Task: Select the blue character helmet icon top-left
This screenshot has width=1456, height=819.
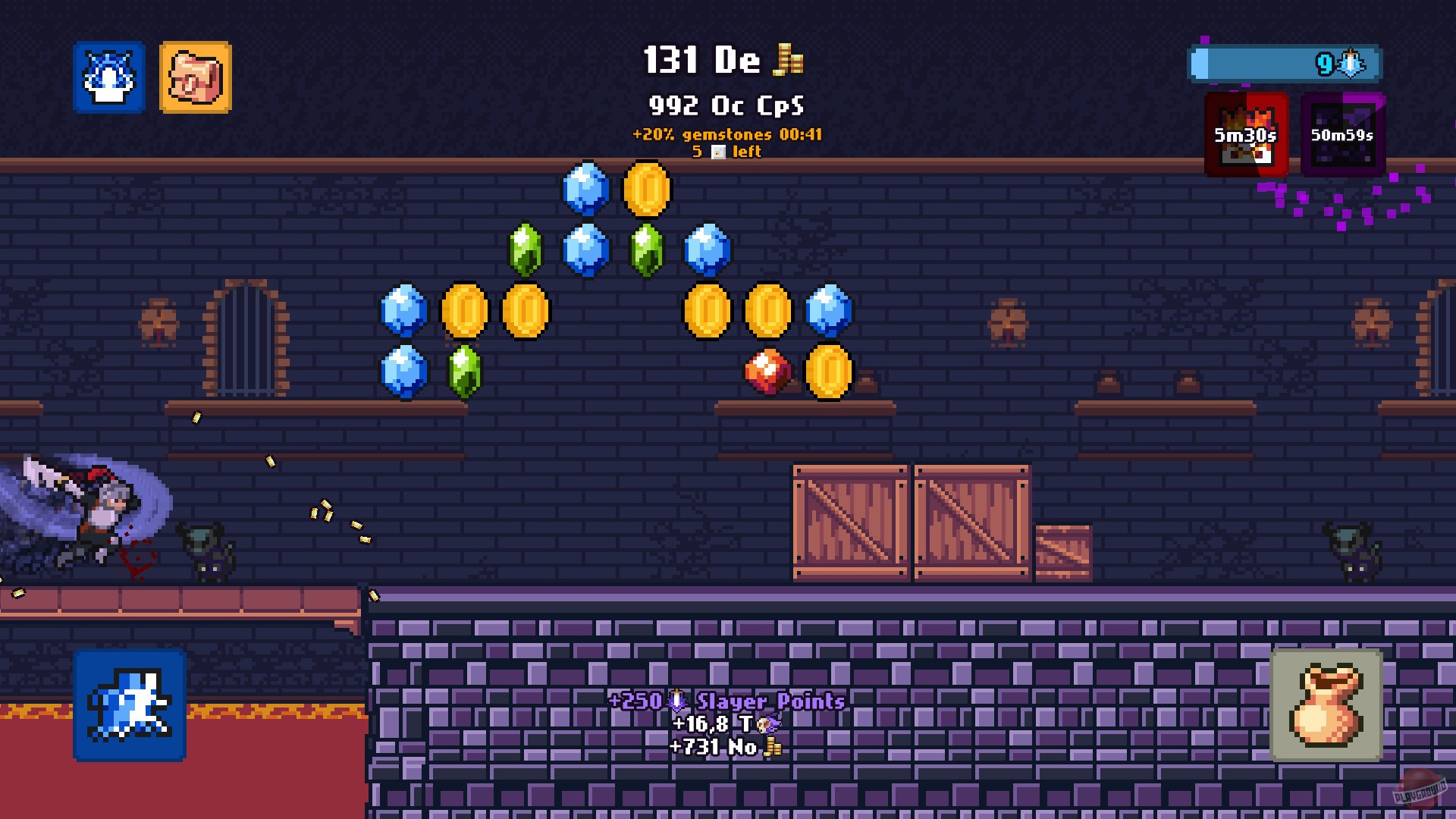Action: [x=108, y=79]
